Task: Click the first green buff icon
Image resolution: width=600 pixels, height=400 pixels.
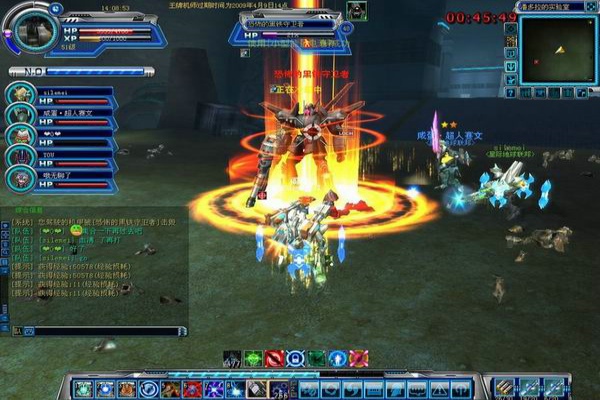Action: pos(253,358)
